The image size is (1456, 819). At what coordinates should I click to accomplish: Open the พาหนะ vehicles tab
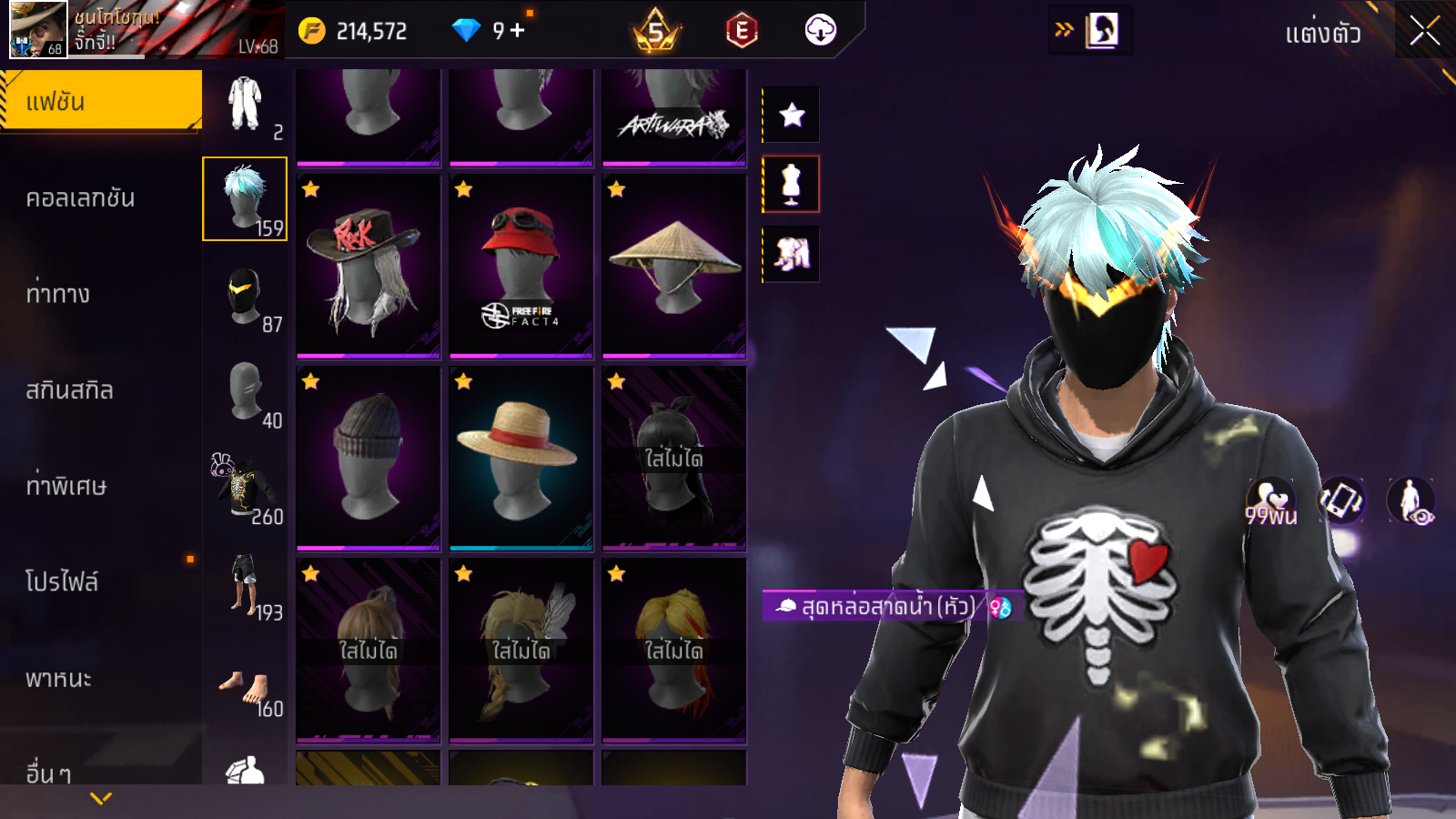point(59,679)
